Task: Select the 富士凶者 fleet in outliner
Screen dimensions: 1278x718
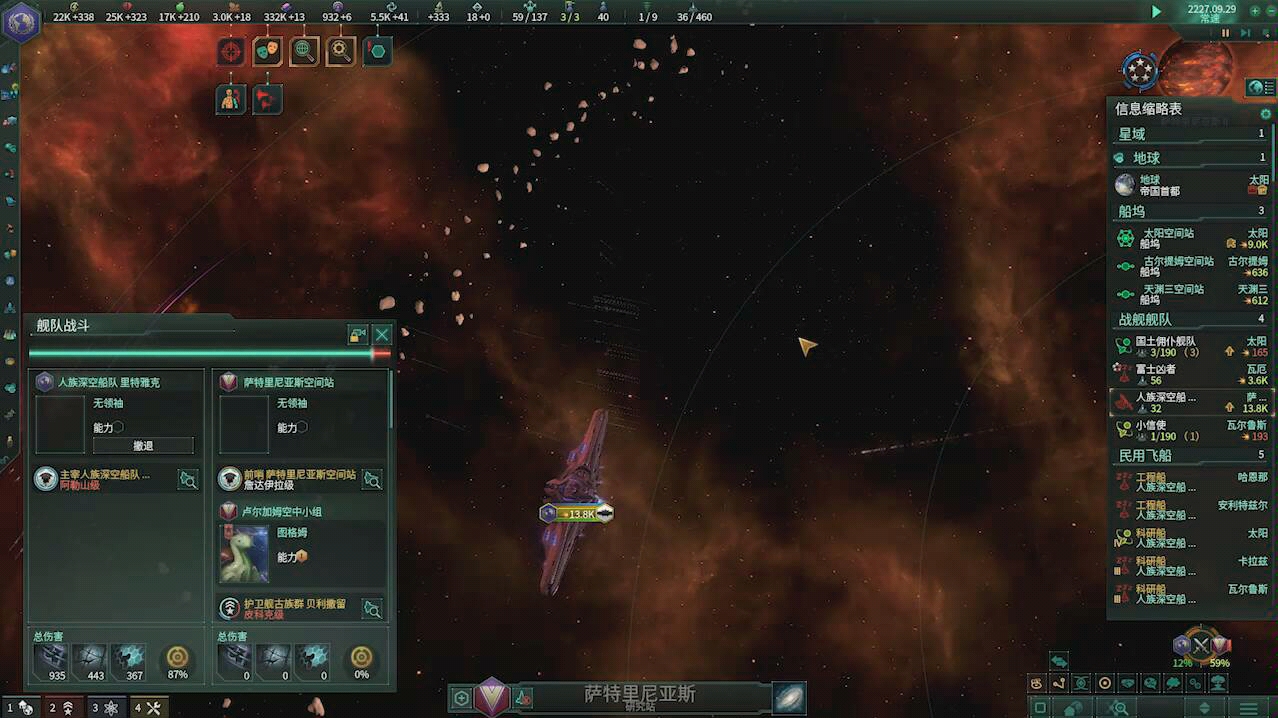Action: [x=1190, y=374]
